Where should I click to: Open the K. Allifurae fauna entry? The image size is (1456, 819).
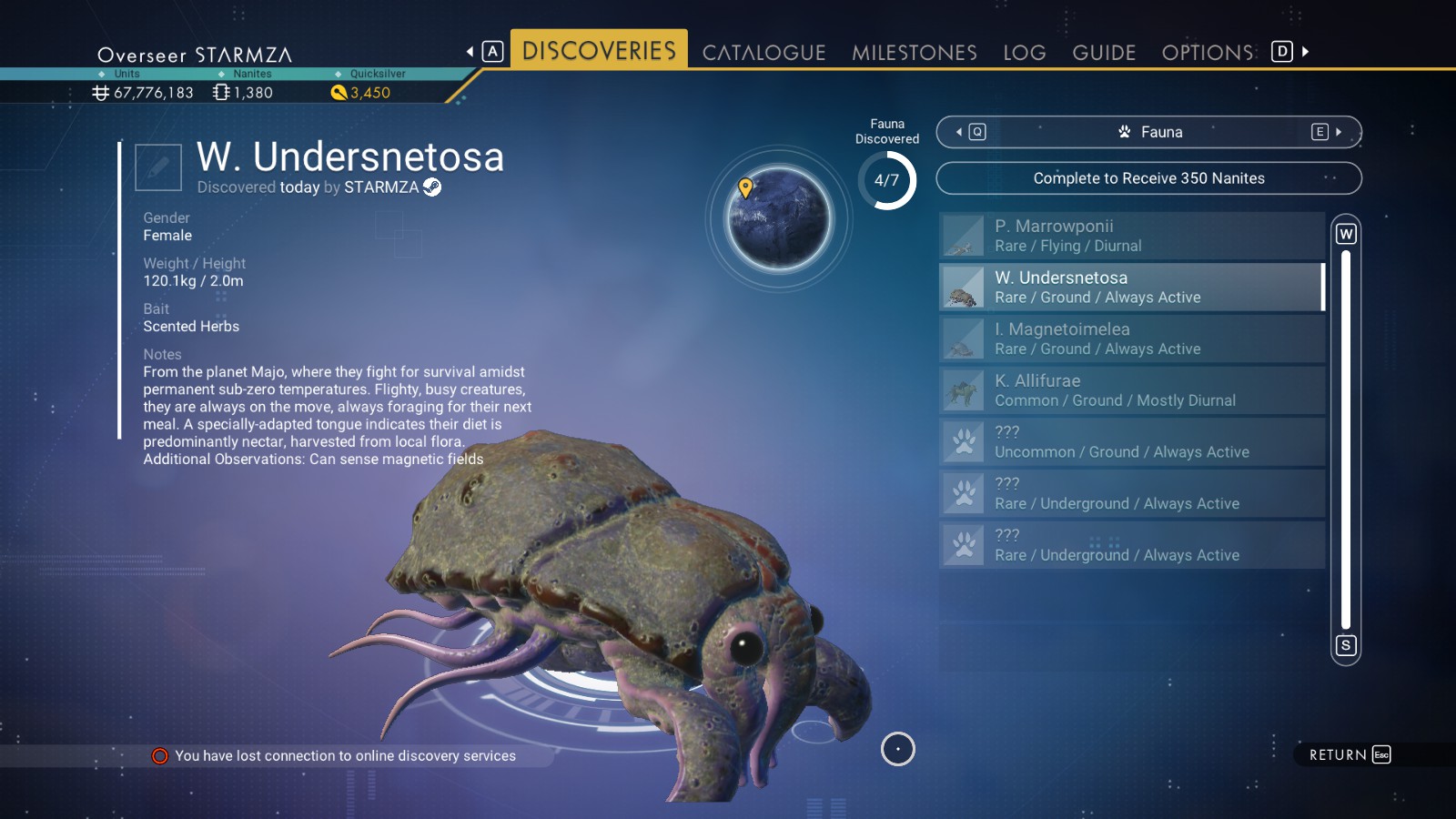1131,390
